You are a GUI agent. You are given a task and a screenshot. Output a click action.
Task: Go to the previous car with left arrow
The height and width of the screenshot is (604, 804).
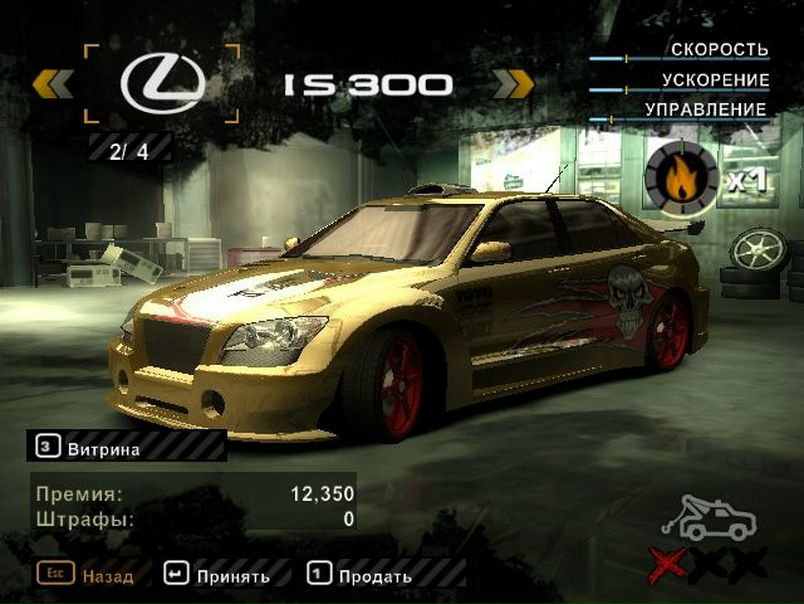click(54, 84)
